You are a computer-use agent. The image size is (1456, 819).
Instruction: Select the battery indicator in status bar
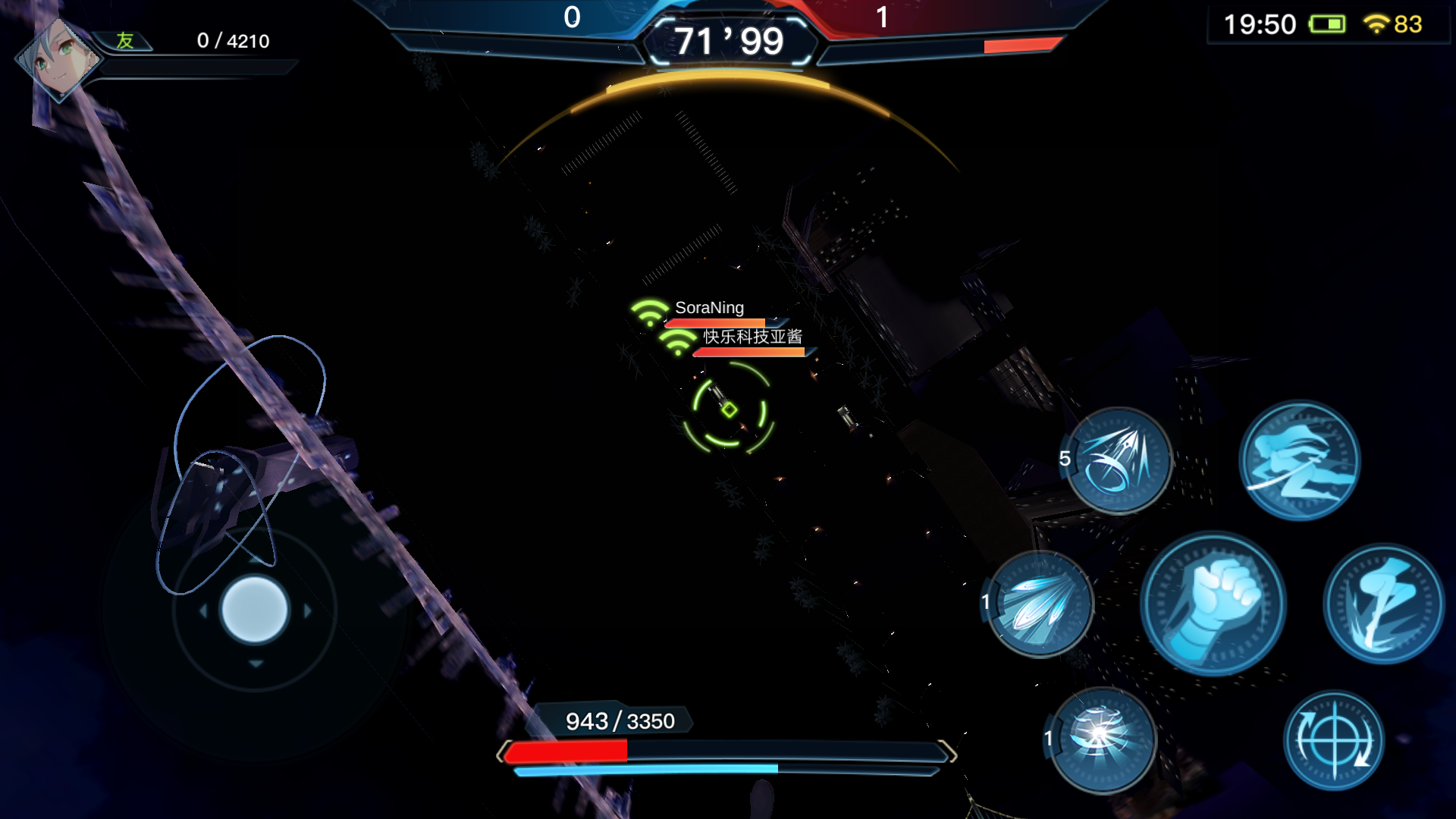click(x=1329, y=24)
